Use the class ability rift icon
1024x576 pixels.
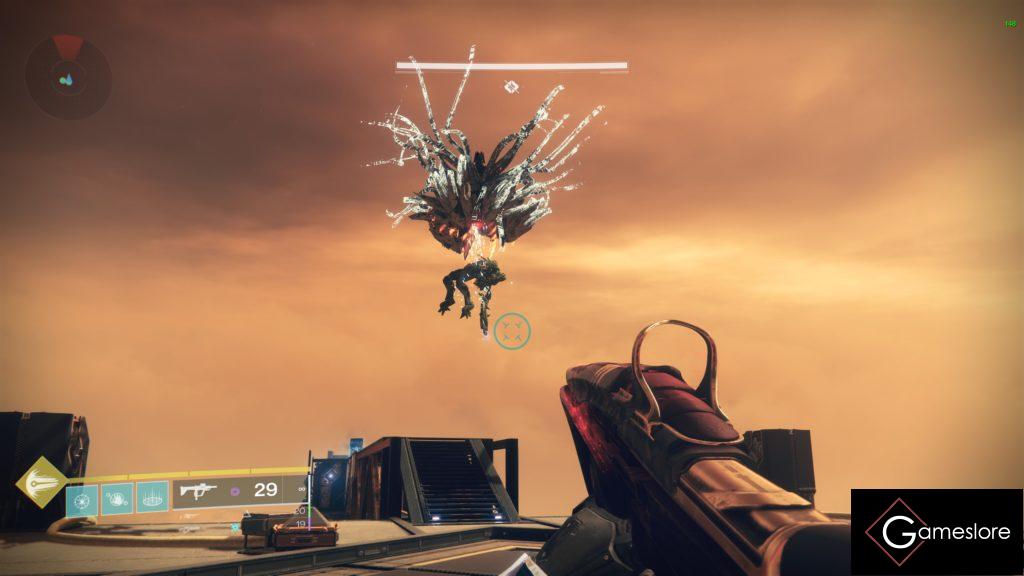tap(152, 497)
